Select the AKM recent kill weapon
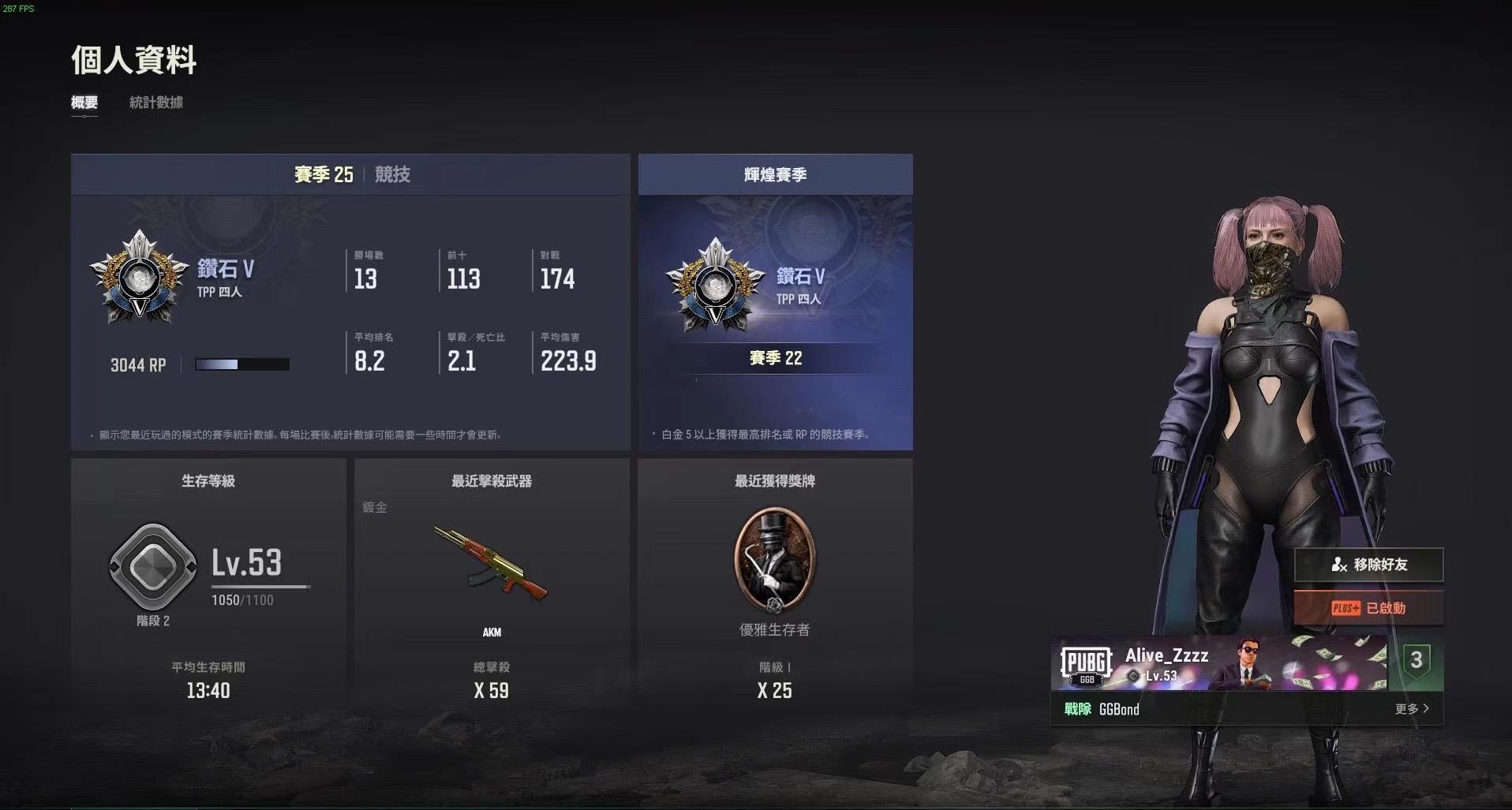Image resolution: width=1512 pixels, height=810 pixels. tap(491, 564)
